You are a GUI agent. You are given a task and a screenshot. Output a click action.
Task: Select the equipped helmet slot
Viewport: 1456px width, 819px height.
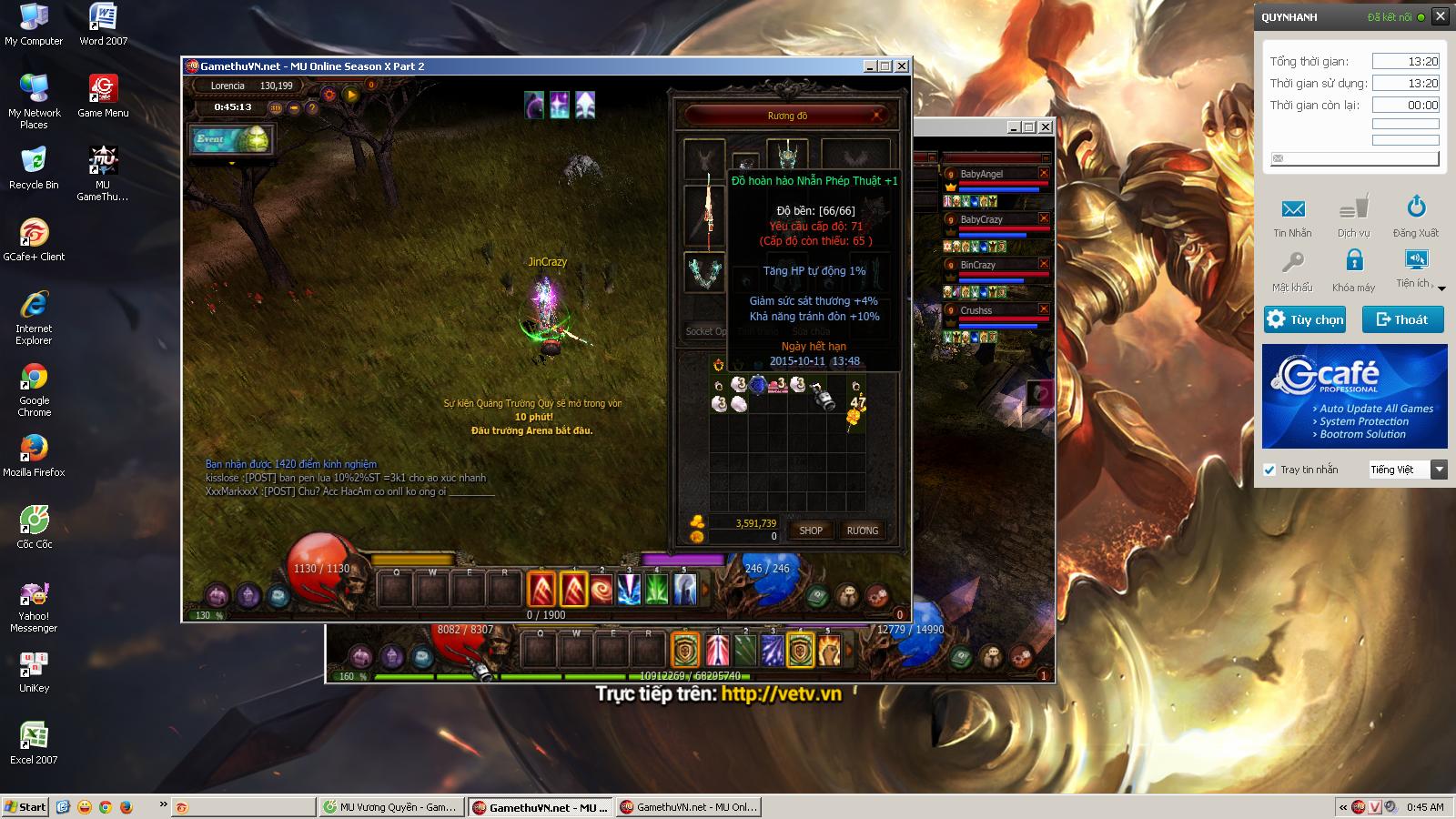(x=787, y=153)
